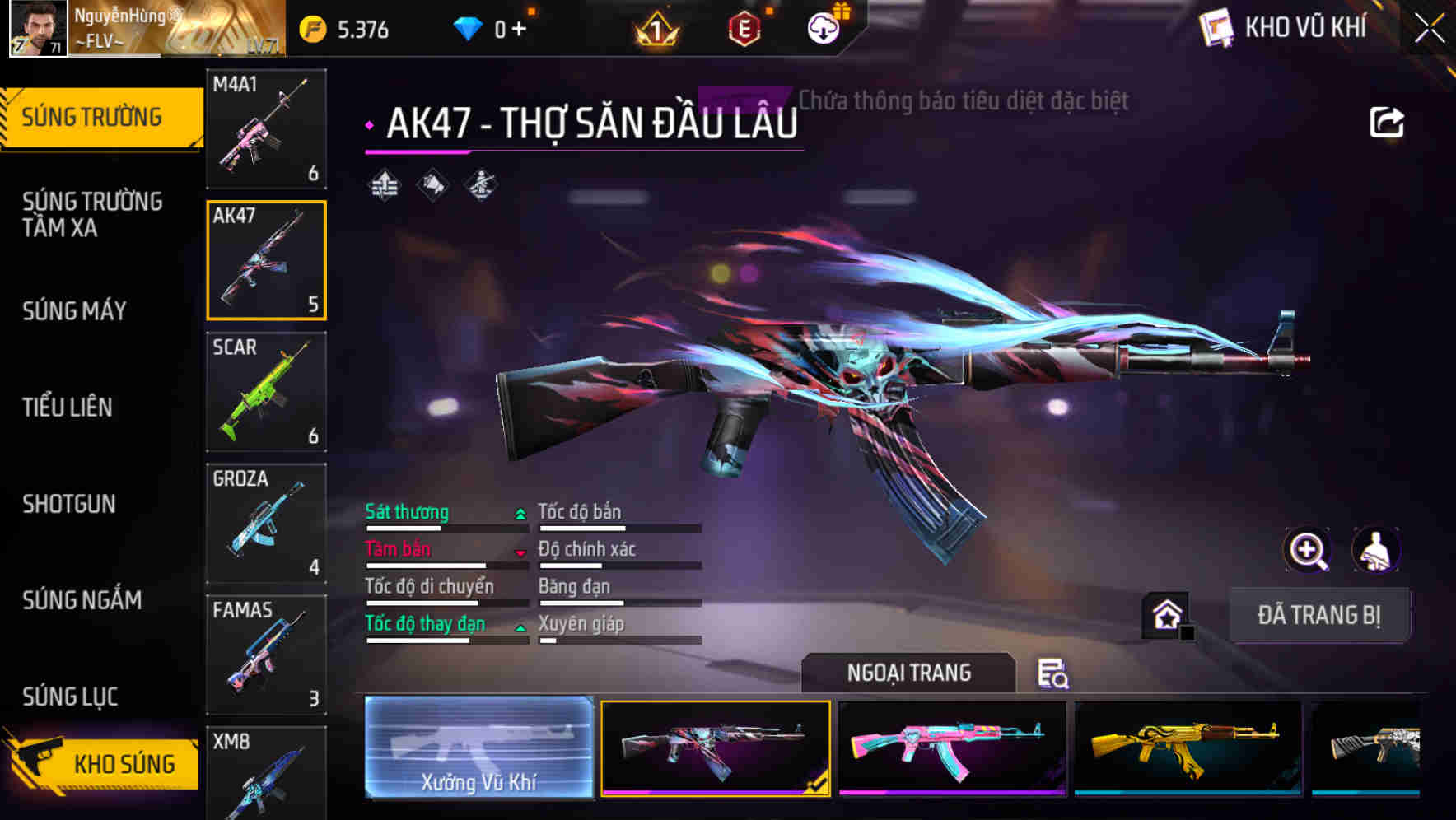1456x820 pixels.
Task: Open the Xưởng Vũ Khí panel
Action: click(x=478, y=747)
